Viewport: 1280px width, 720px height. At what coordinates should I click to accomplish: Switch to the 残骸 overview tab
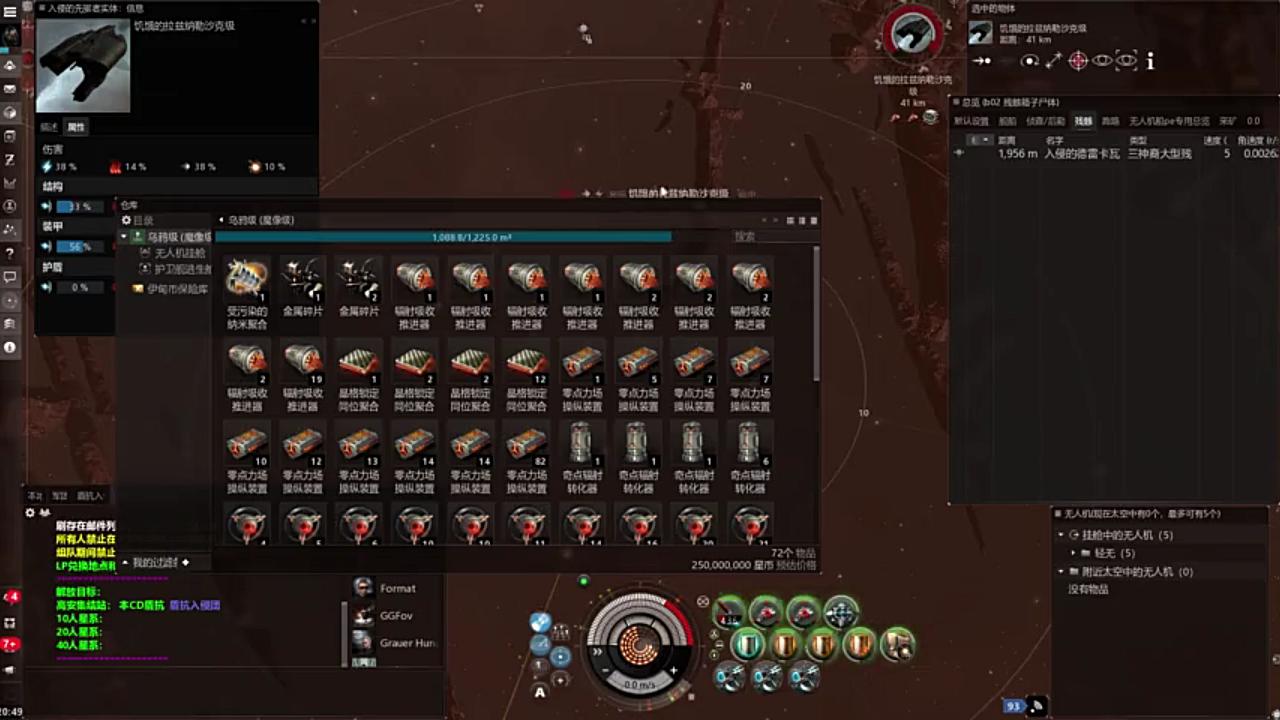(1083, 120)
